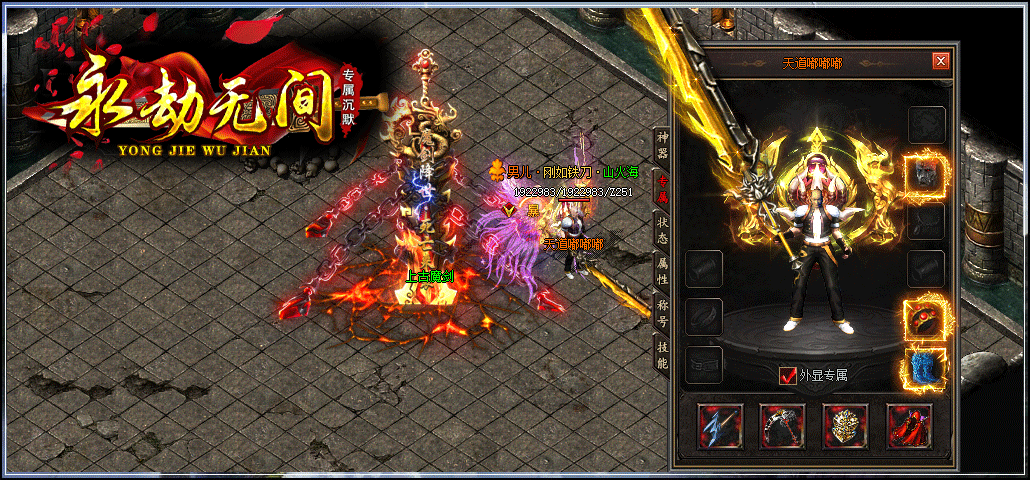The image size is (1030, 480).
Task: Click the glowing red ring slot
Action: [x=926, y=318]
